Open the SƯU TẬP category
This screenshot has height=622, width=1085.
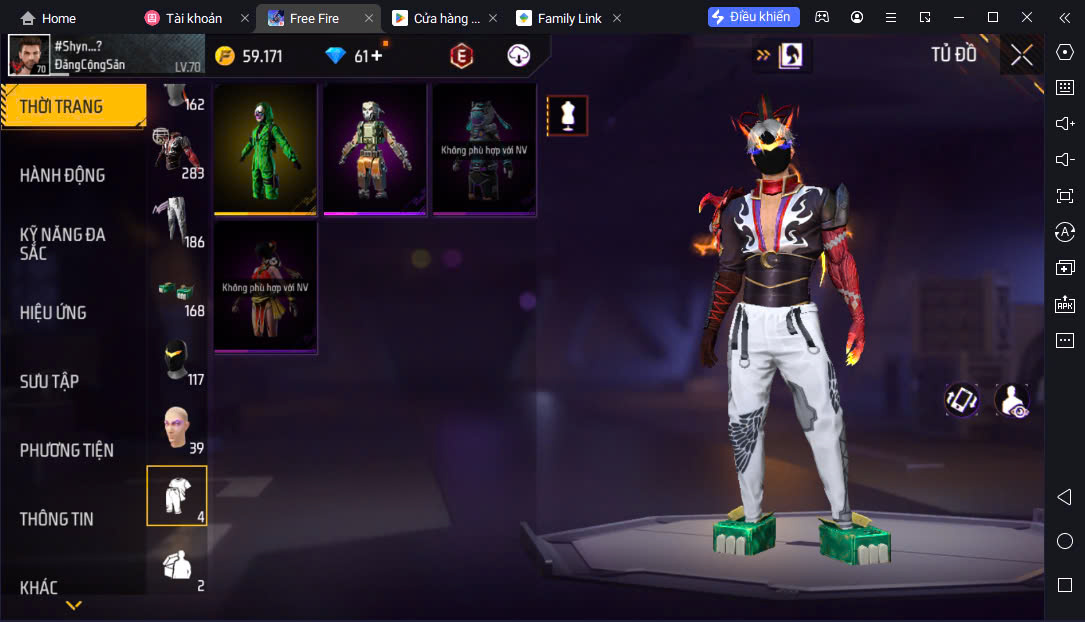pyautogui.click(x=49, y=381)
